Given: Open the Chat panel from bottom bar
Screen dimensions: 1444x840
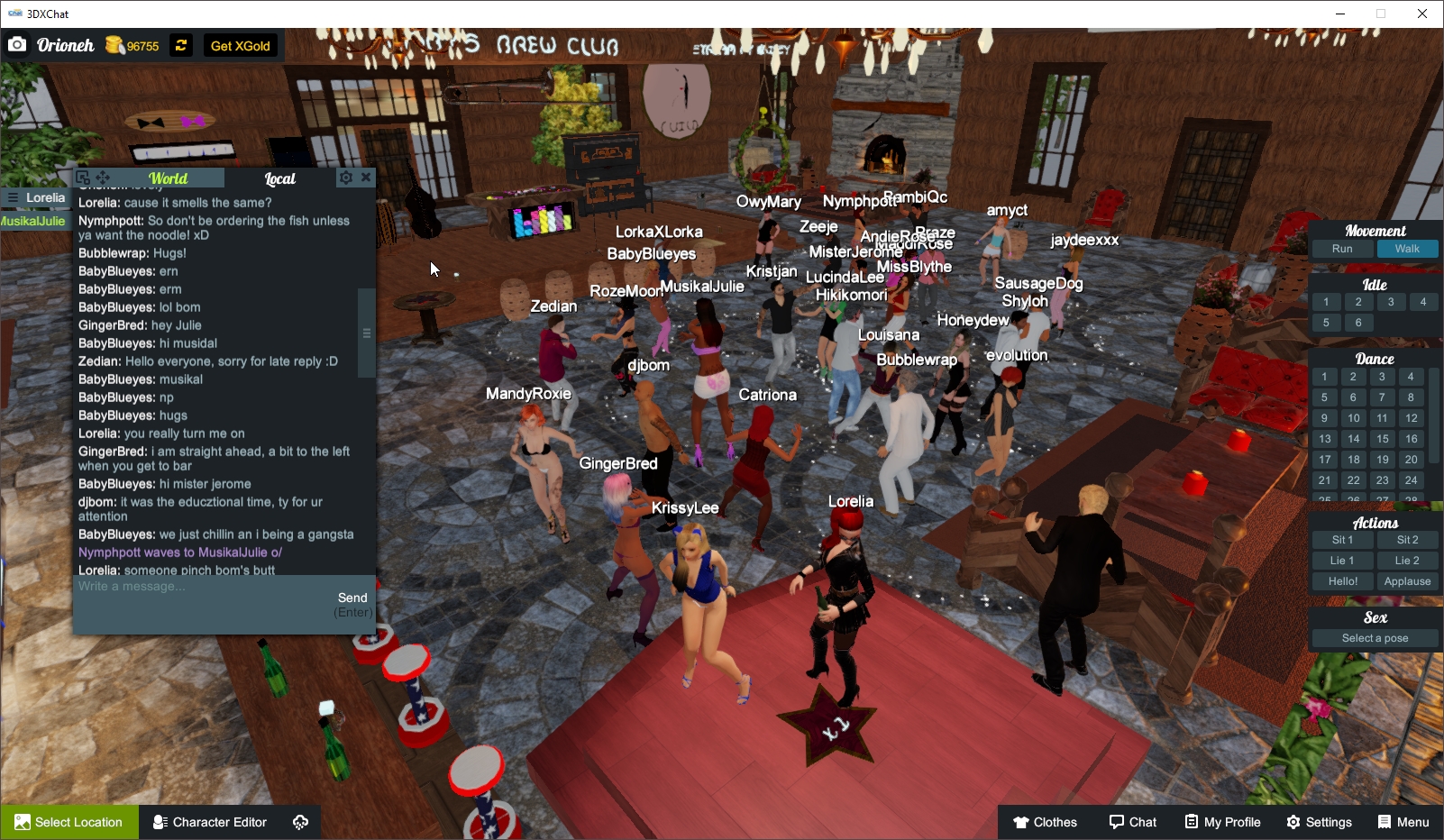Looking at the screenshot, I should 1133,822.
